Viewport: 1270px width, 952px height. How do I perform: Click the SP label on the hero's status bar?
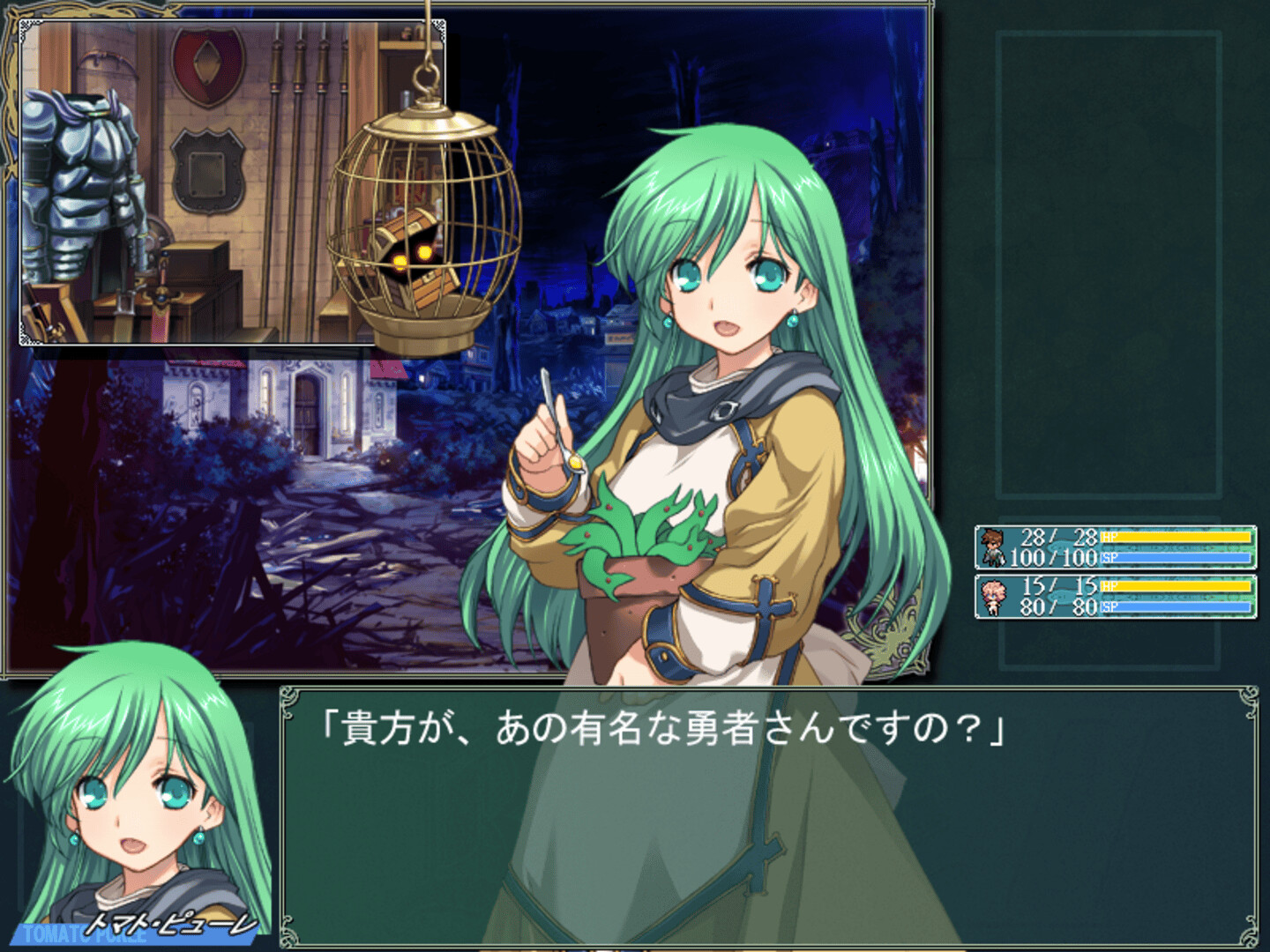click(1109, 556)
